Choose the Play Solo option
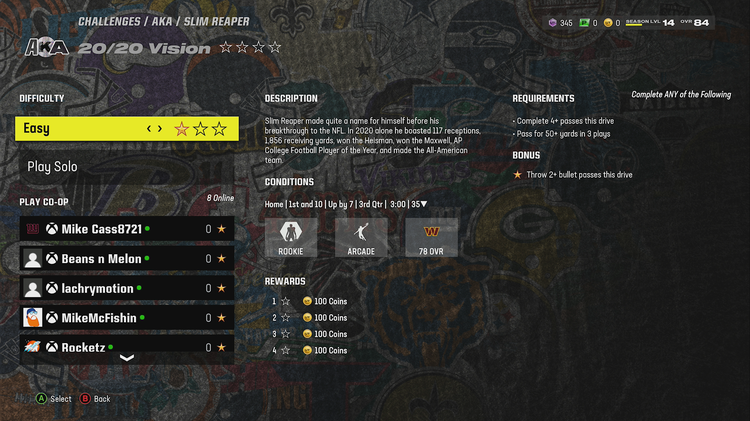 click(127, 167)
